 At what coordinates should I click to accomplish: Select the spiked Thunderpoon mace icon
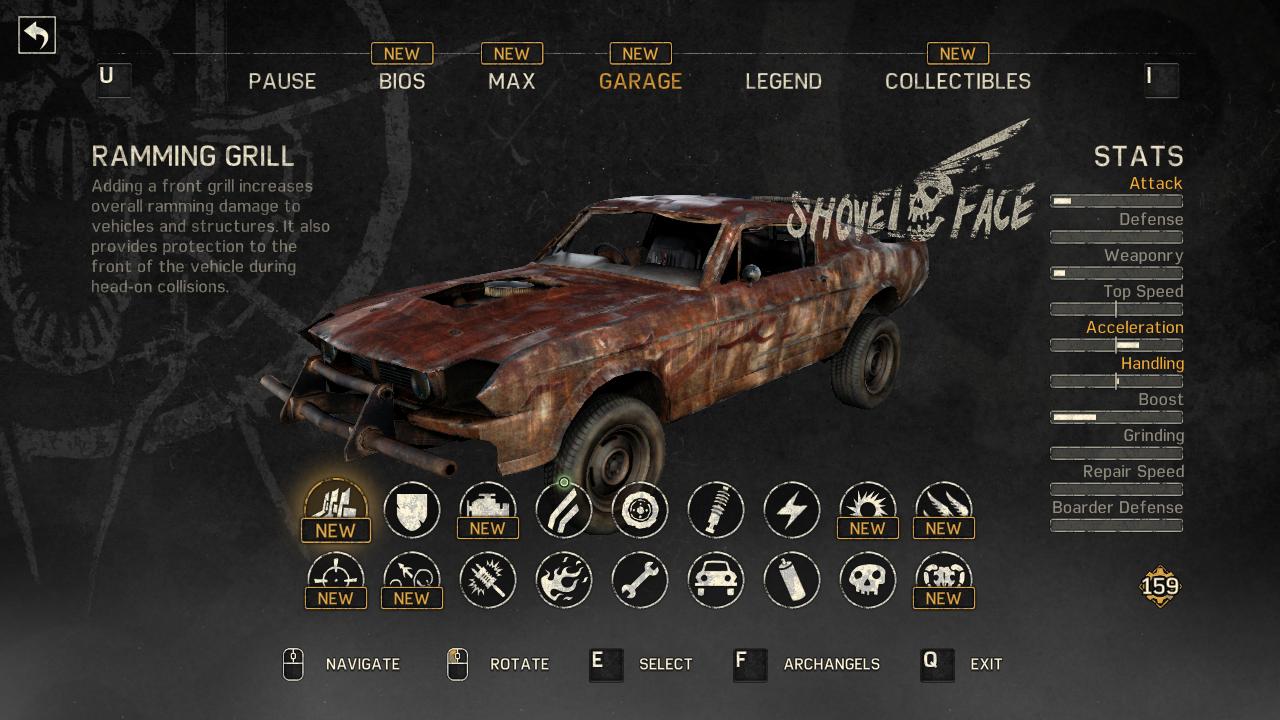(x=488, y=580)
